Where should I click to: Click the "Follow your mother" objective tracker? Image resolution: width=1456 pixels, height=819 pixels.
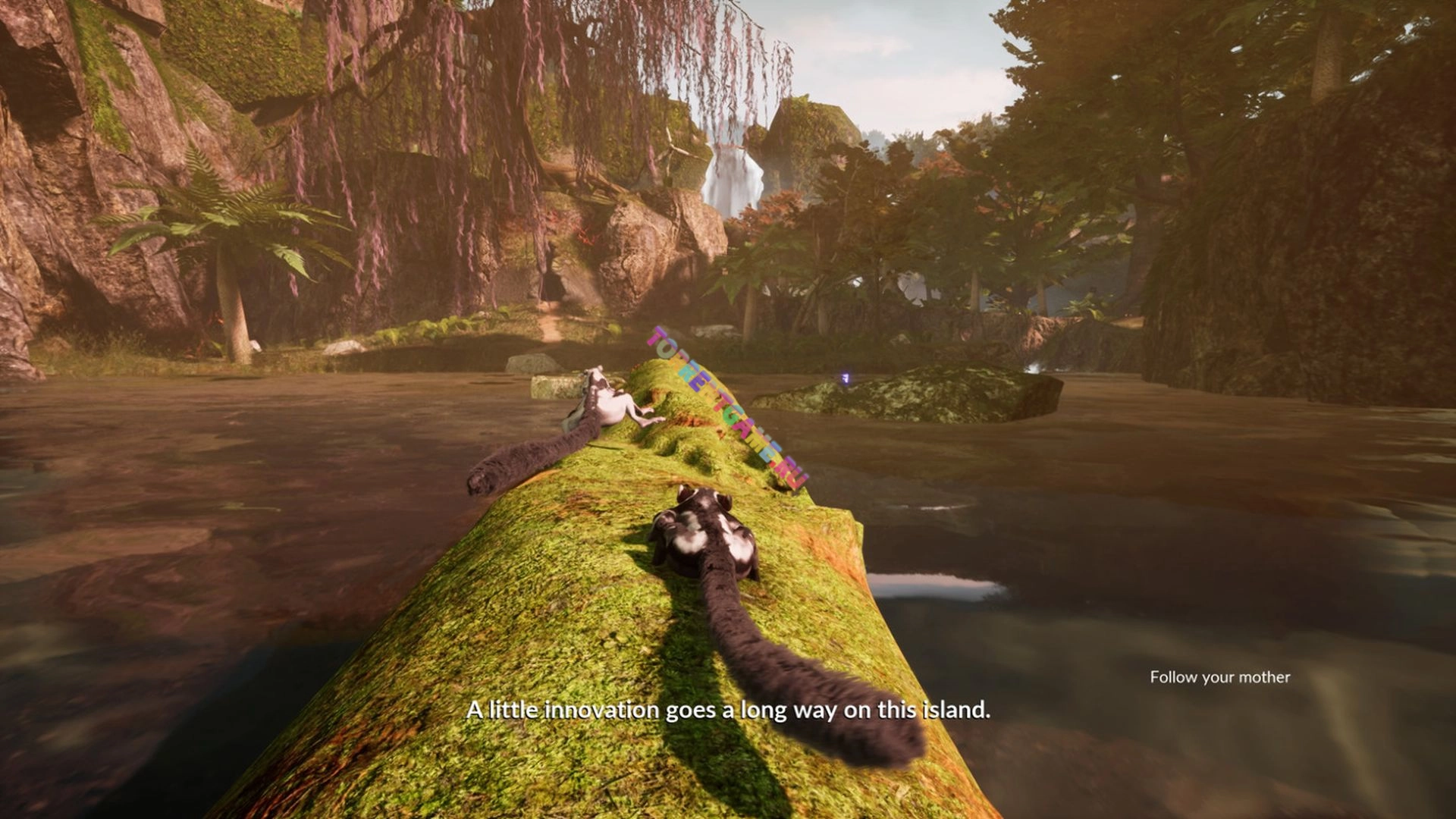coord(1219,677)
